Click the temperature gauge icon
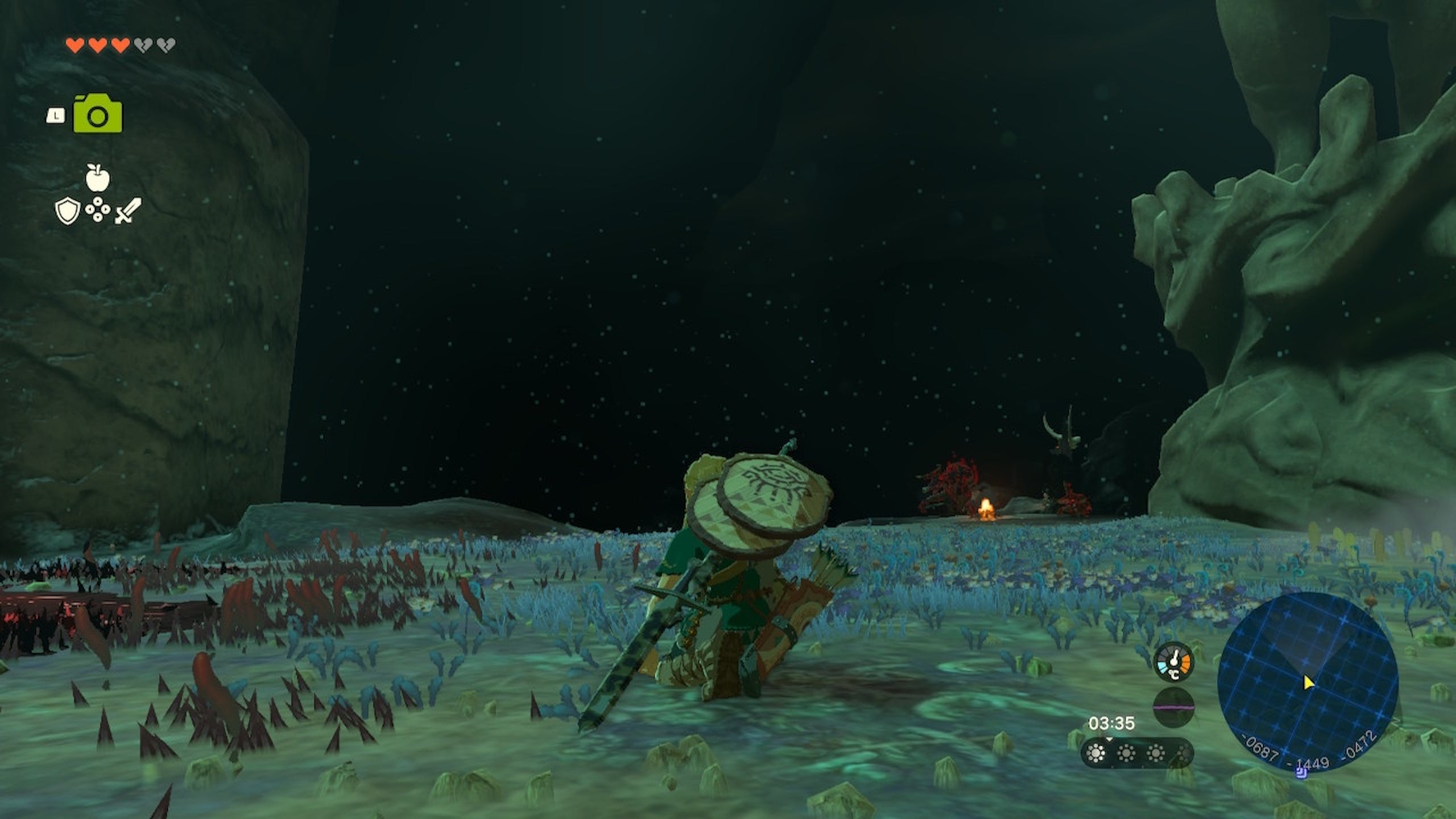Viewport: 1456px width, 819px height. (x=1174, y=662)
